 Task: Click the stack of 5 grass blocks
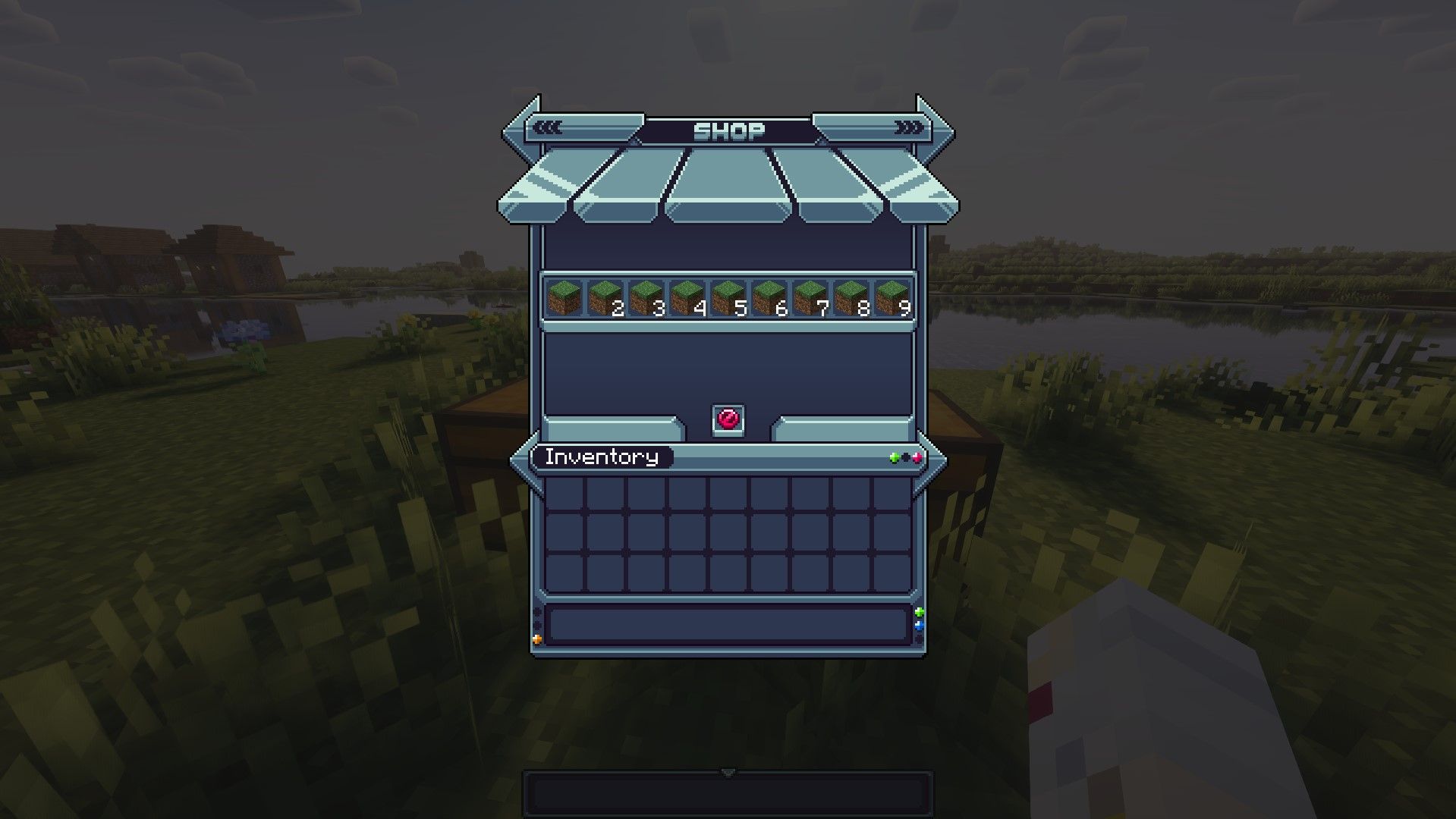(x=729, y=298)
